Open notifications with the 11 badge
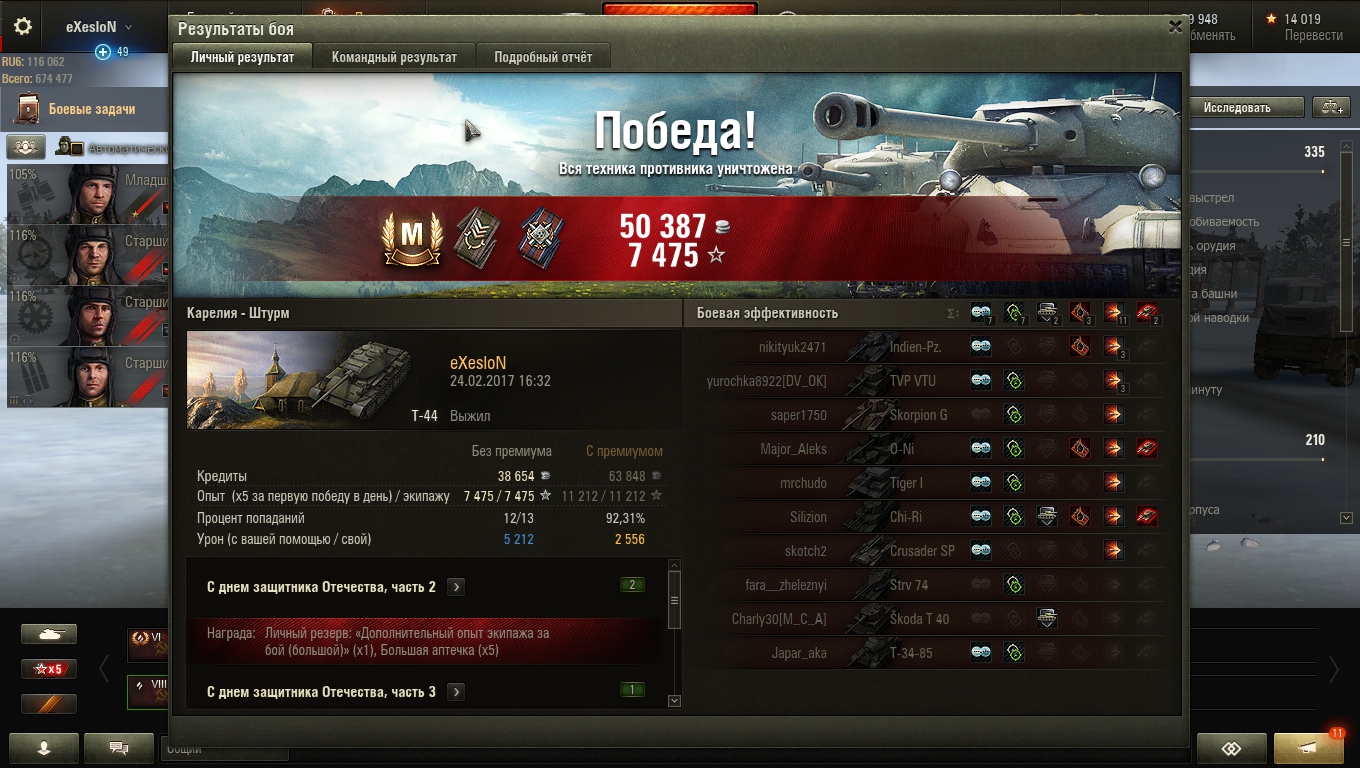Viewport: 1360px width, 768px height. pyautogui.click(x=1308, y=748)
